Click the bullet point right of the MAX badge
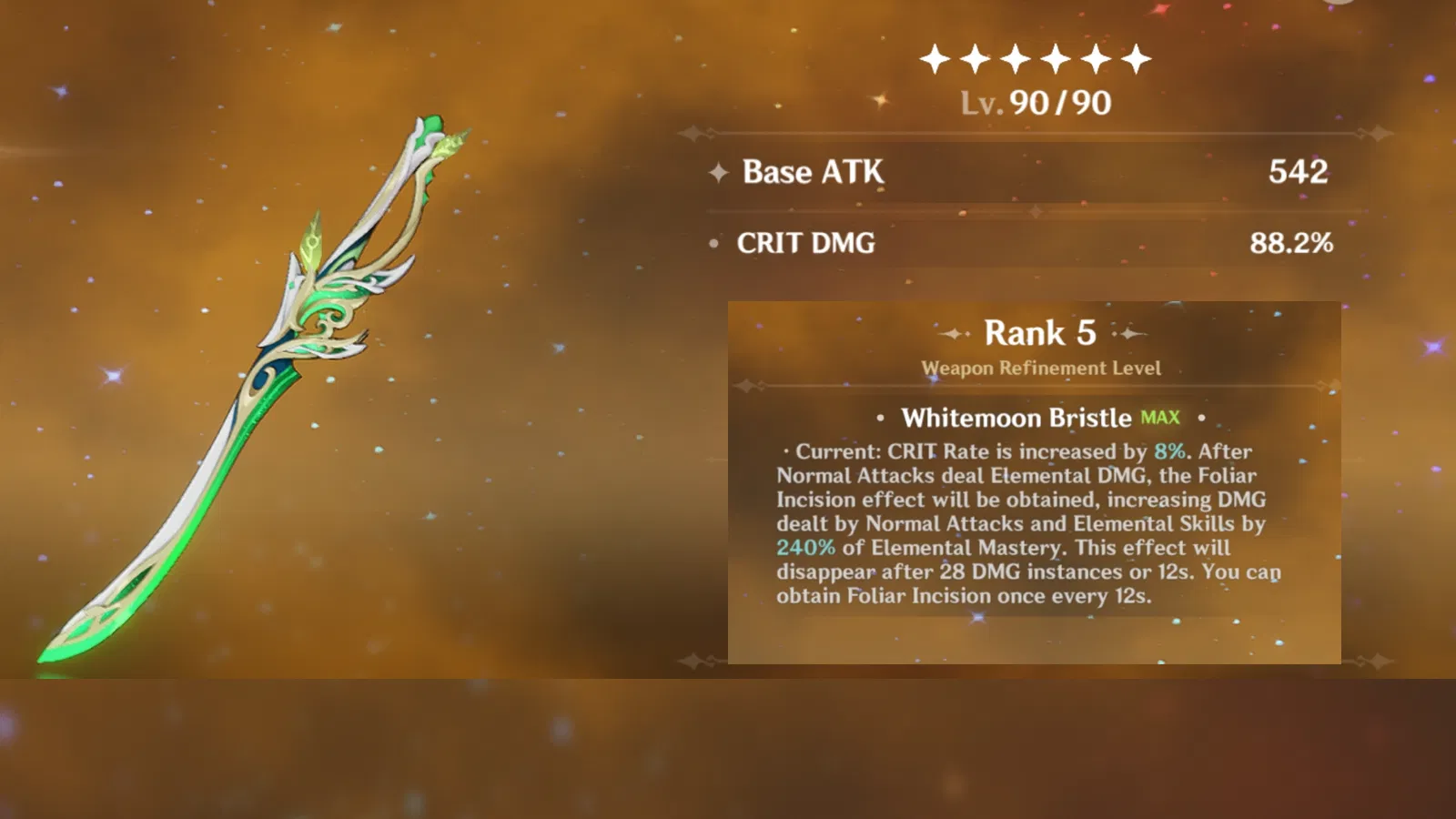1456x819 pixels. click(1203, 419)
